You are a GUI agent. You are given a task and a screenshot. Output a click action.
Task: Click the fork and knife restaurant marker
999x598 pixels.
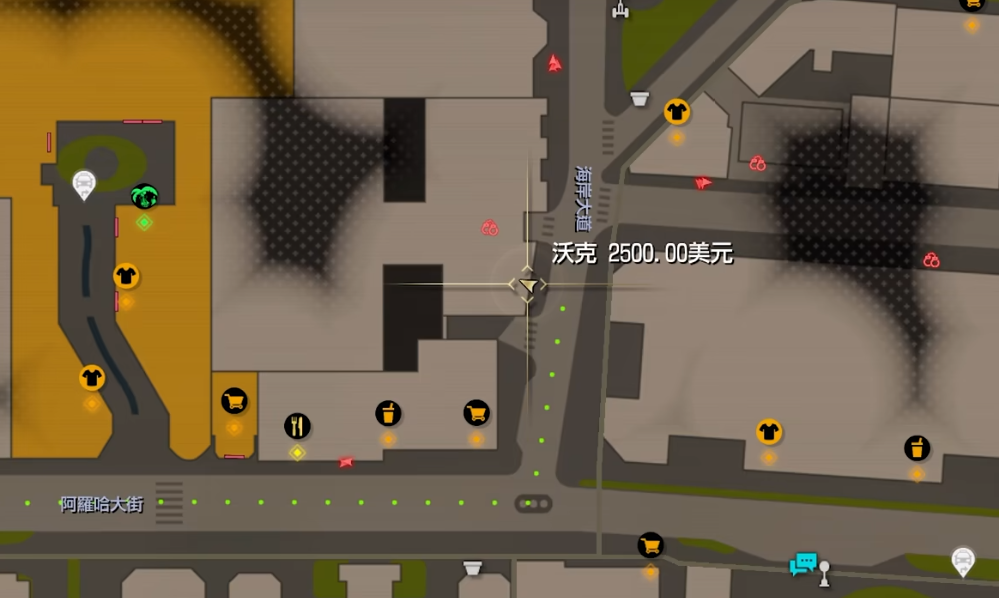(297, 426)
